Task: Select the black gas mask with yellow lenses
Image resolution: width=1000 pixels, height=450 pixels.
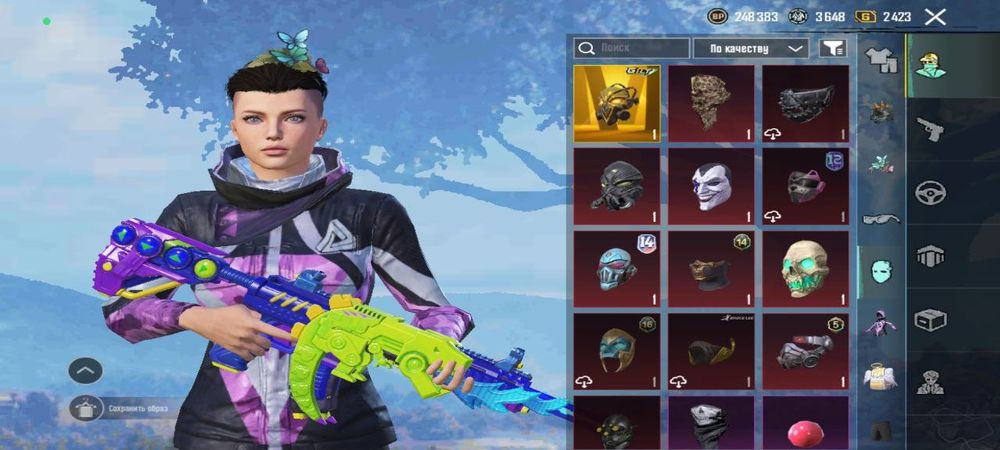Action: 617,423
